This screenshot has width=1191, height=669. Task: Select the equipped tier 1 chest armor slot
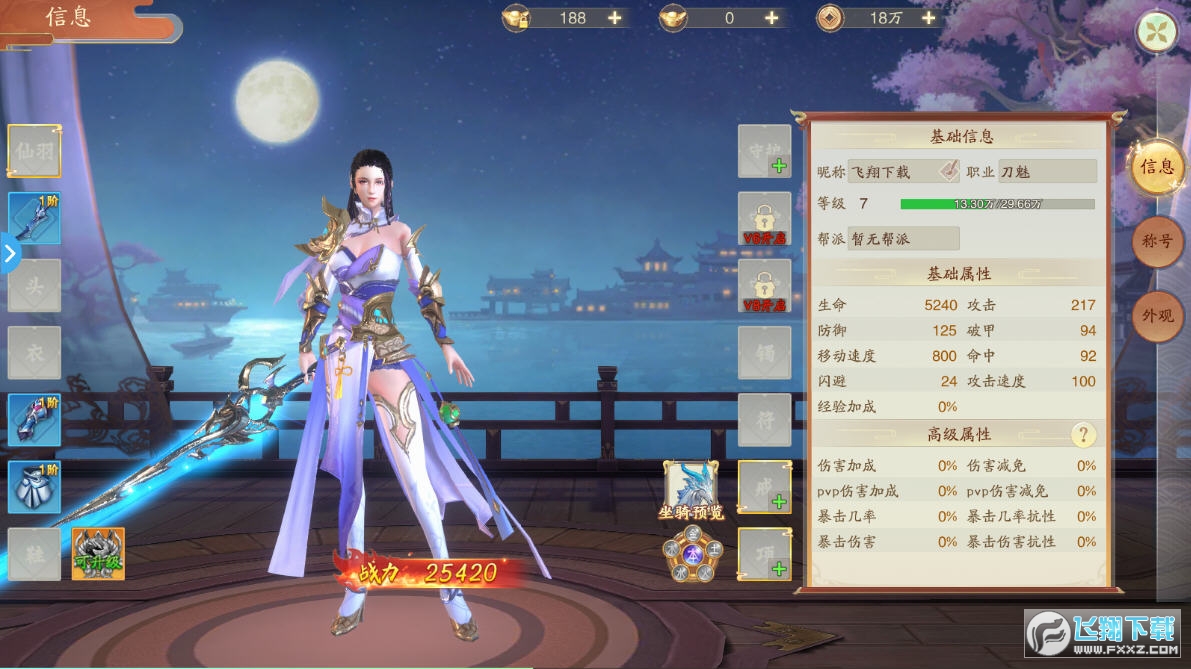click(34, 487)
